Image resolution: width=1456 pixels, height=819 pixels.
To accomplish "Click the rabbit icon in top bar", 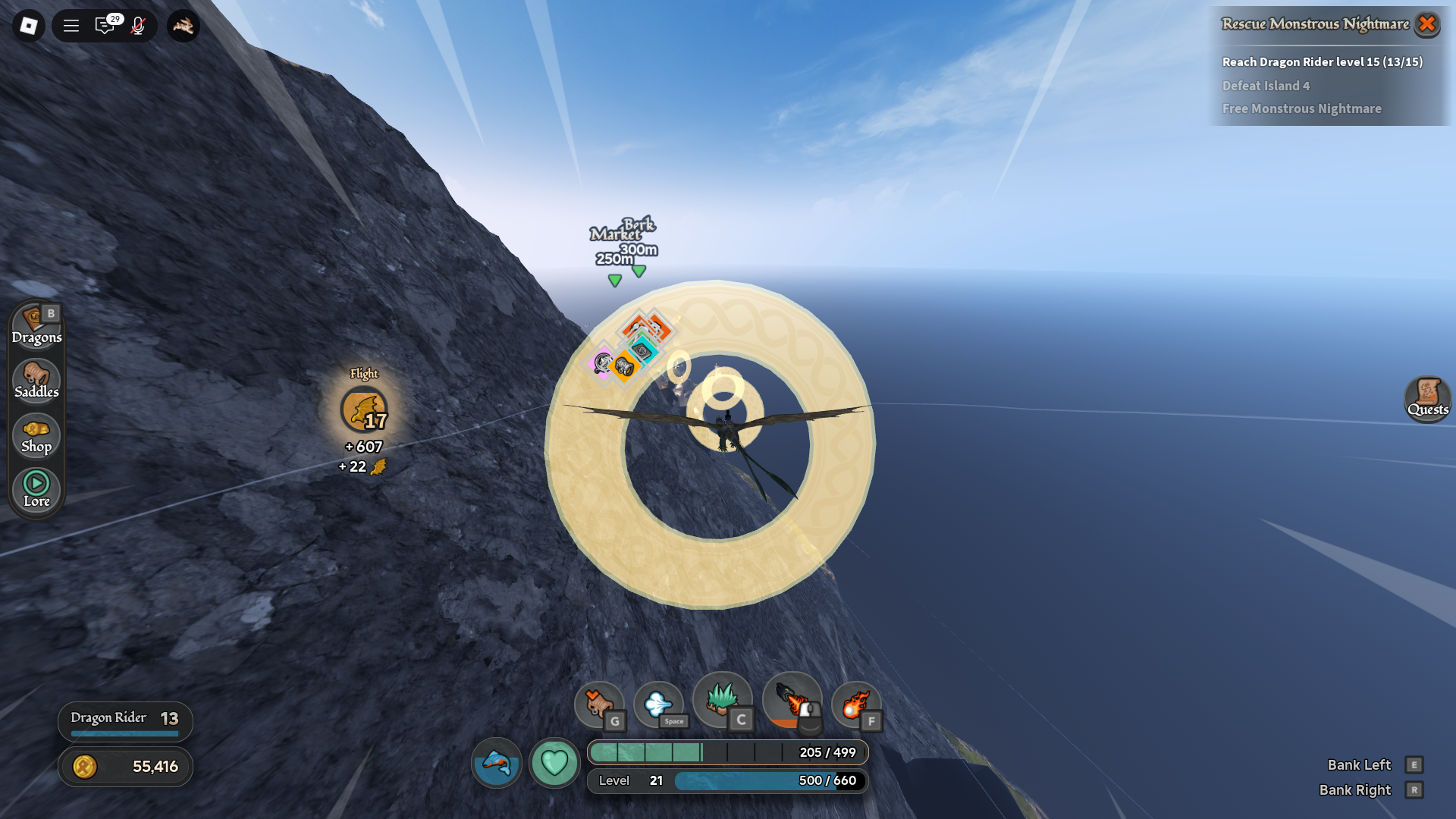I will pos(183,26).
